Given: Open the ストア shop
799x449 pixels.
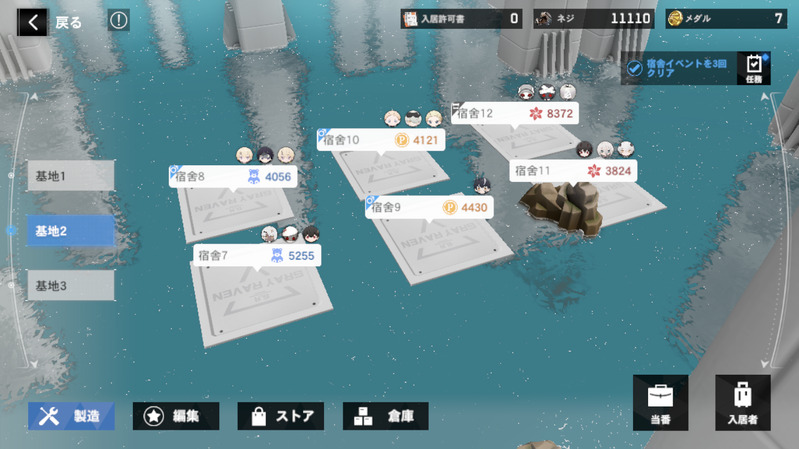Looking at the screenshot, I should coord(280,416).
